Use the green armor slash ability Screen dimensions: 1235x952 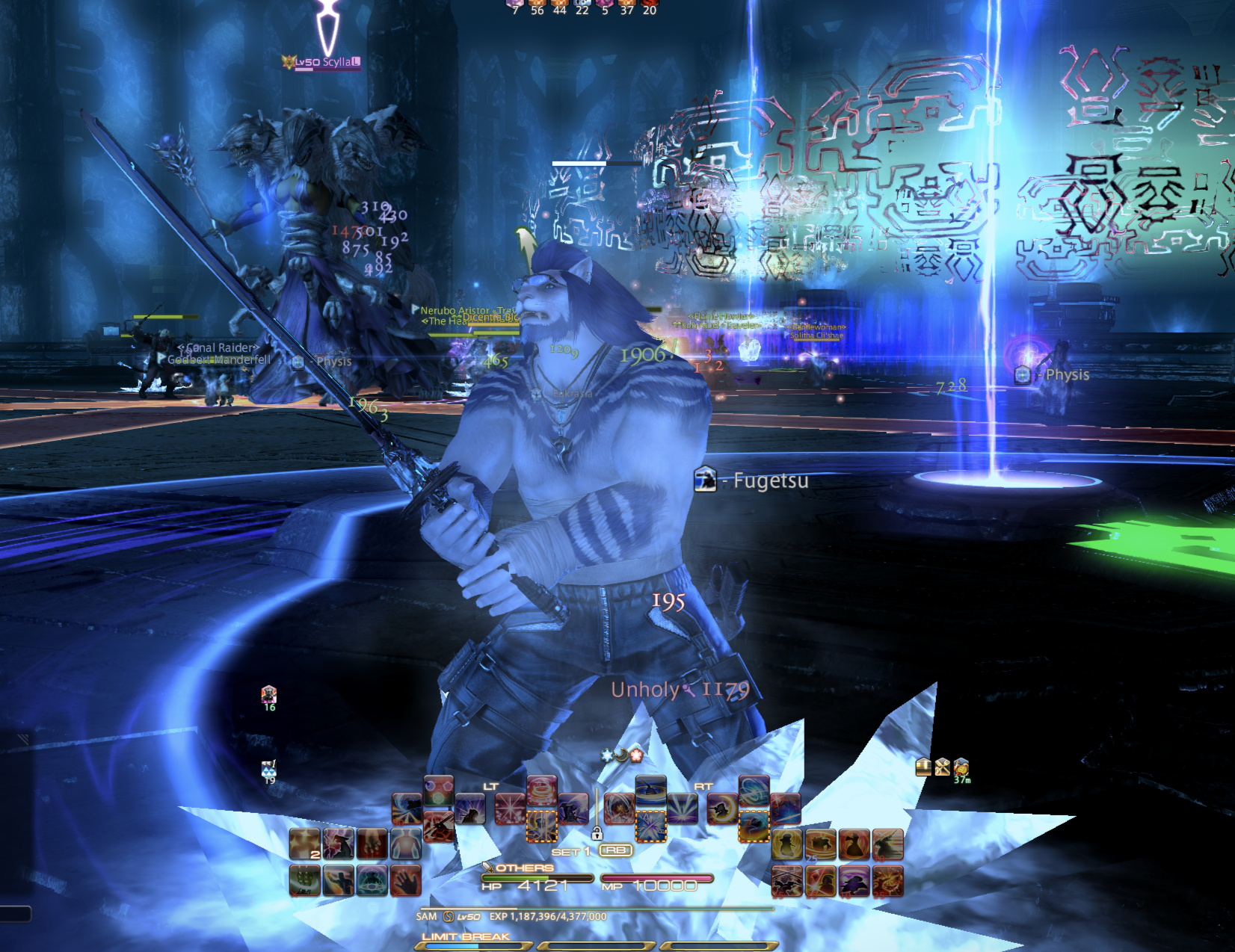[304, 880]
